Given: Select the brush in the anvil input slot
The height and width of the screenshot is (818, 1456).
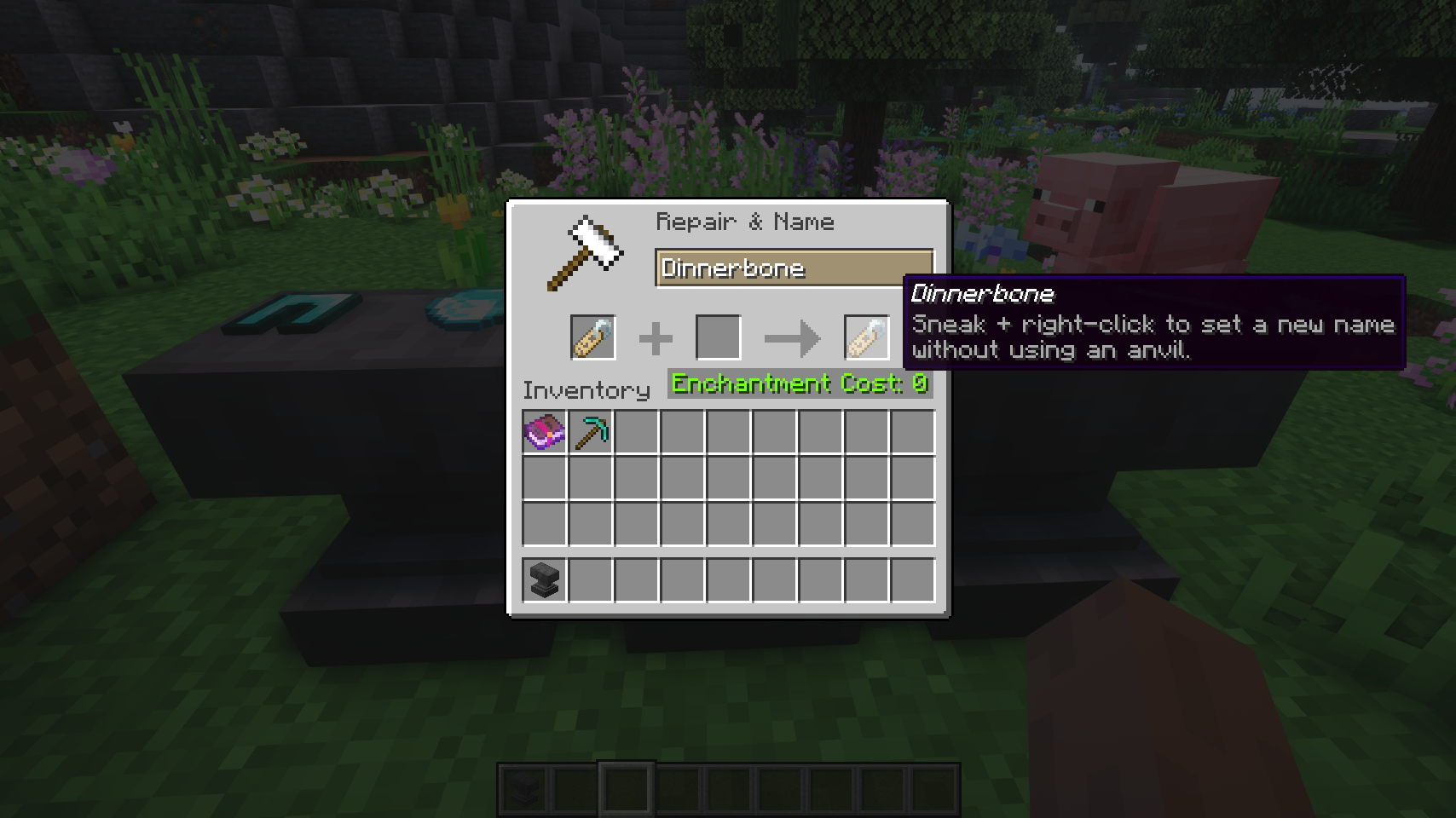Looking at the screenshot, I should pyautogui.click(x=594, y=337).
